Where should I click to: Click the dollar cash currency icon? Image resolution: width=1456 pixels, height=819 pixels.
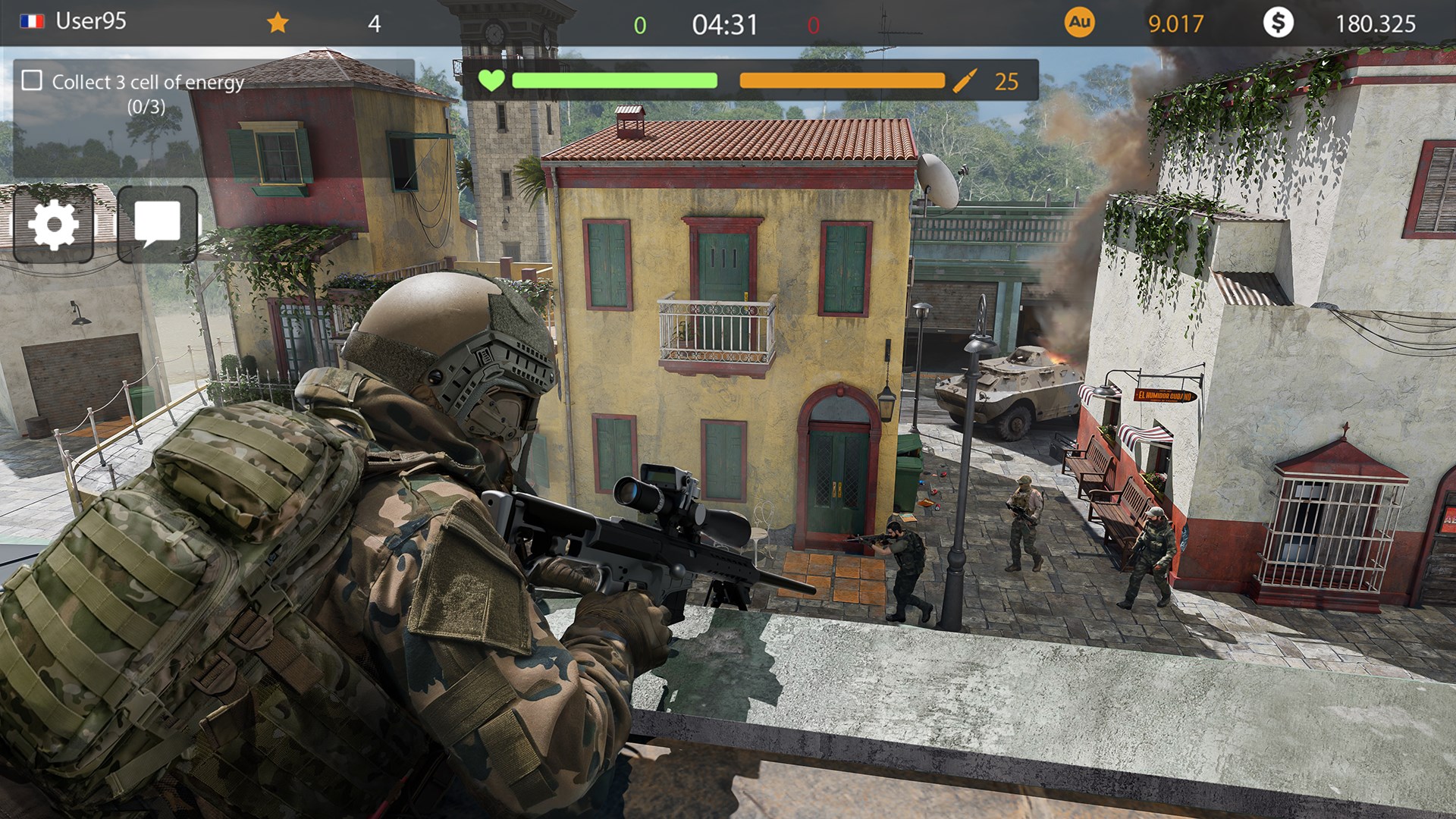[x=1278, y=23]
